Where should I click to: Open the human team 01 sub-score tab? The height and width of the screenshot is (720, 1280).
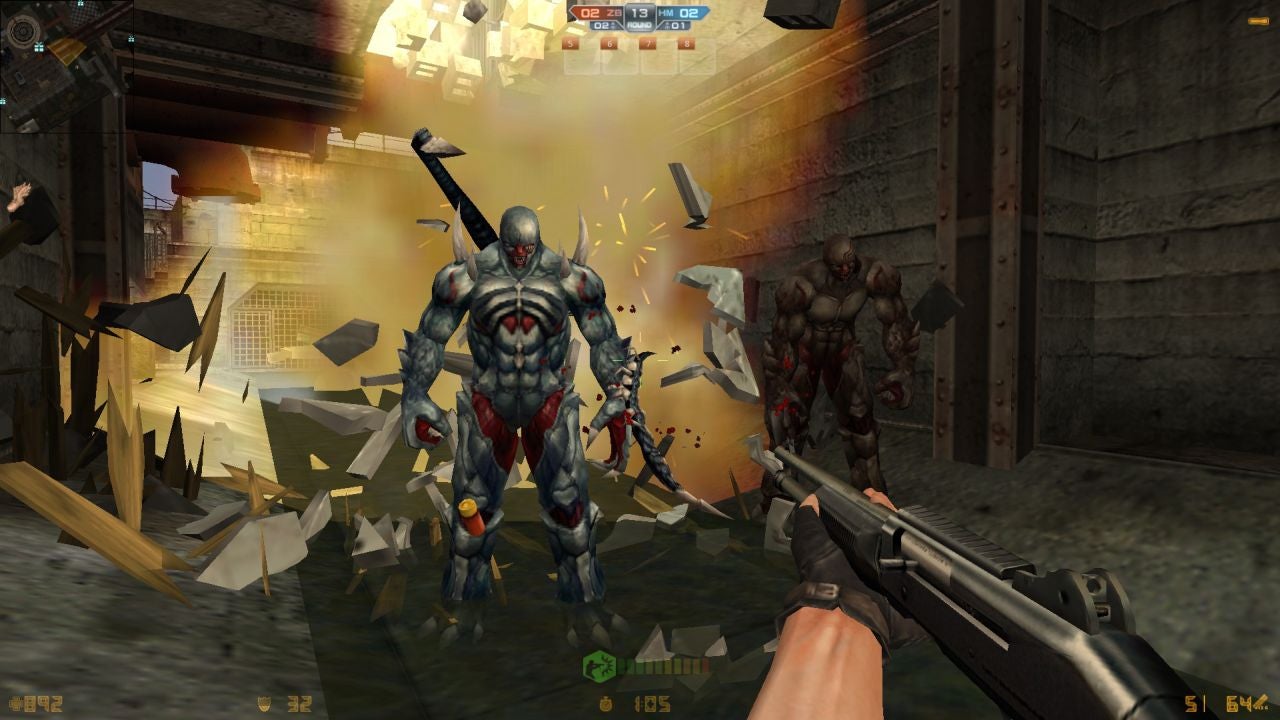(x=678, y=24)
